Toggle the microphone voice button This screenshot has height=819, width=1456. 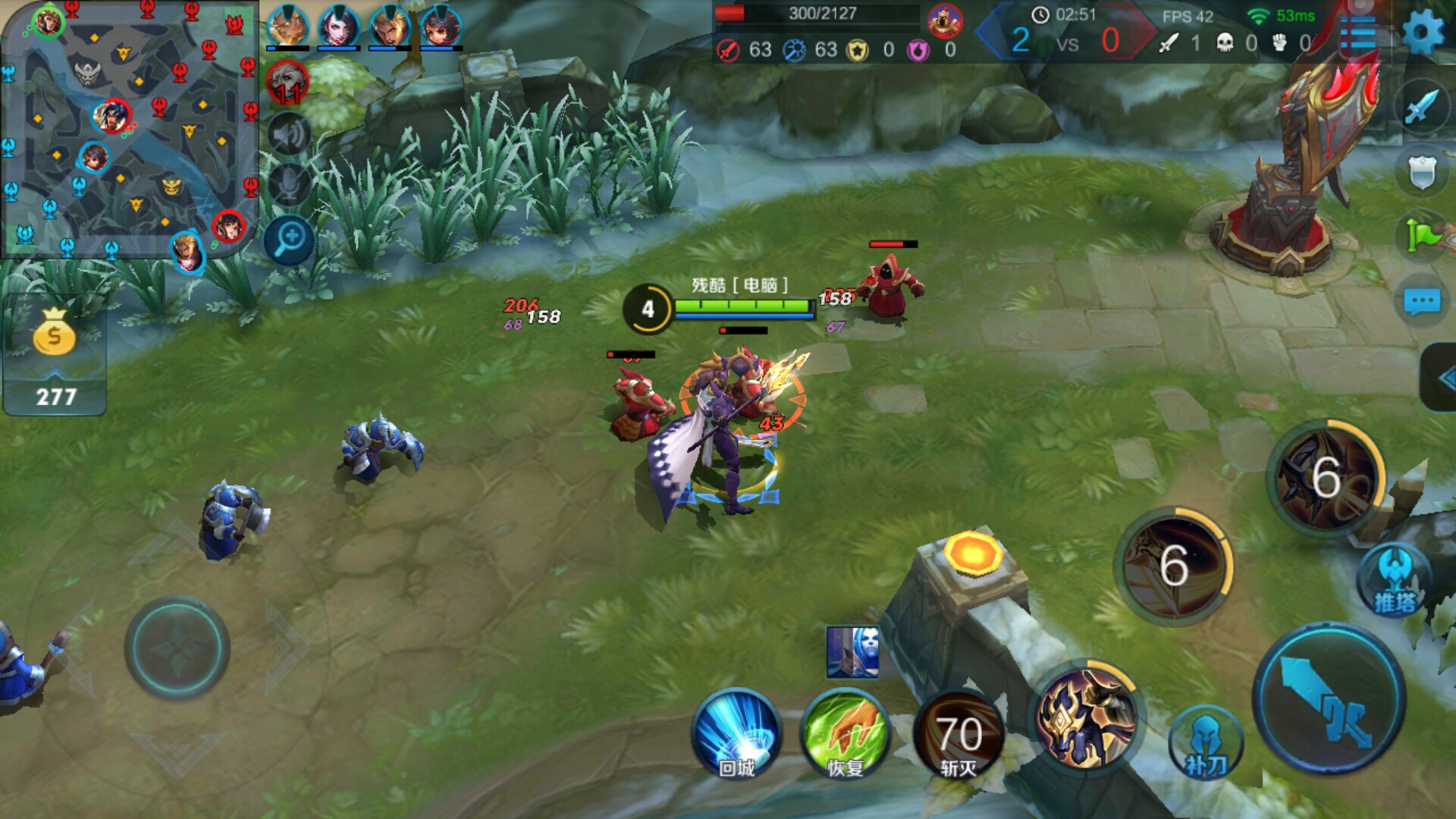288,184
